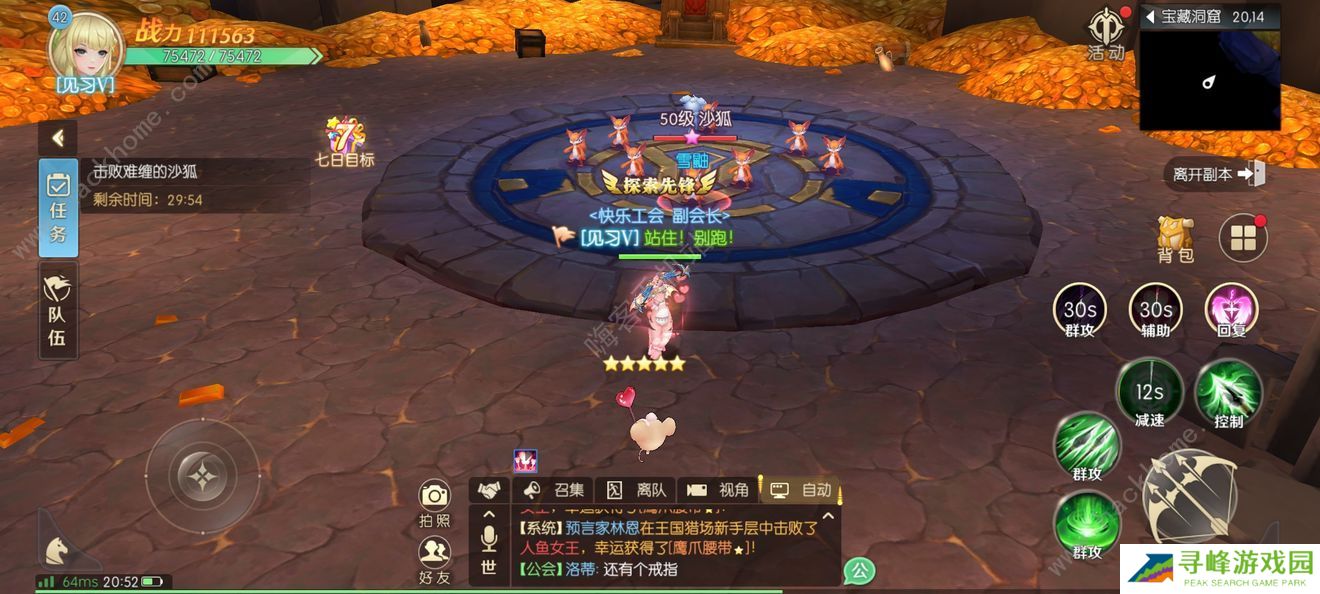Fire the bow basic attack button
This screenshot has height=594, width=1320.
(1189, 496)
